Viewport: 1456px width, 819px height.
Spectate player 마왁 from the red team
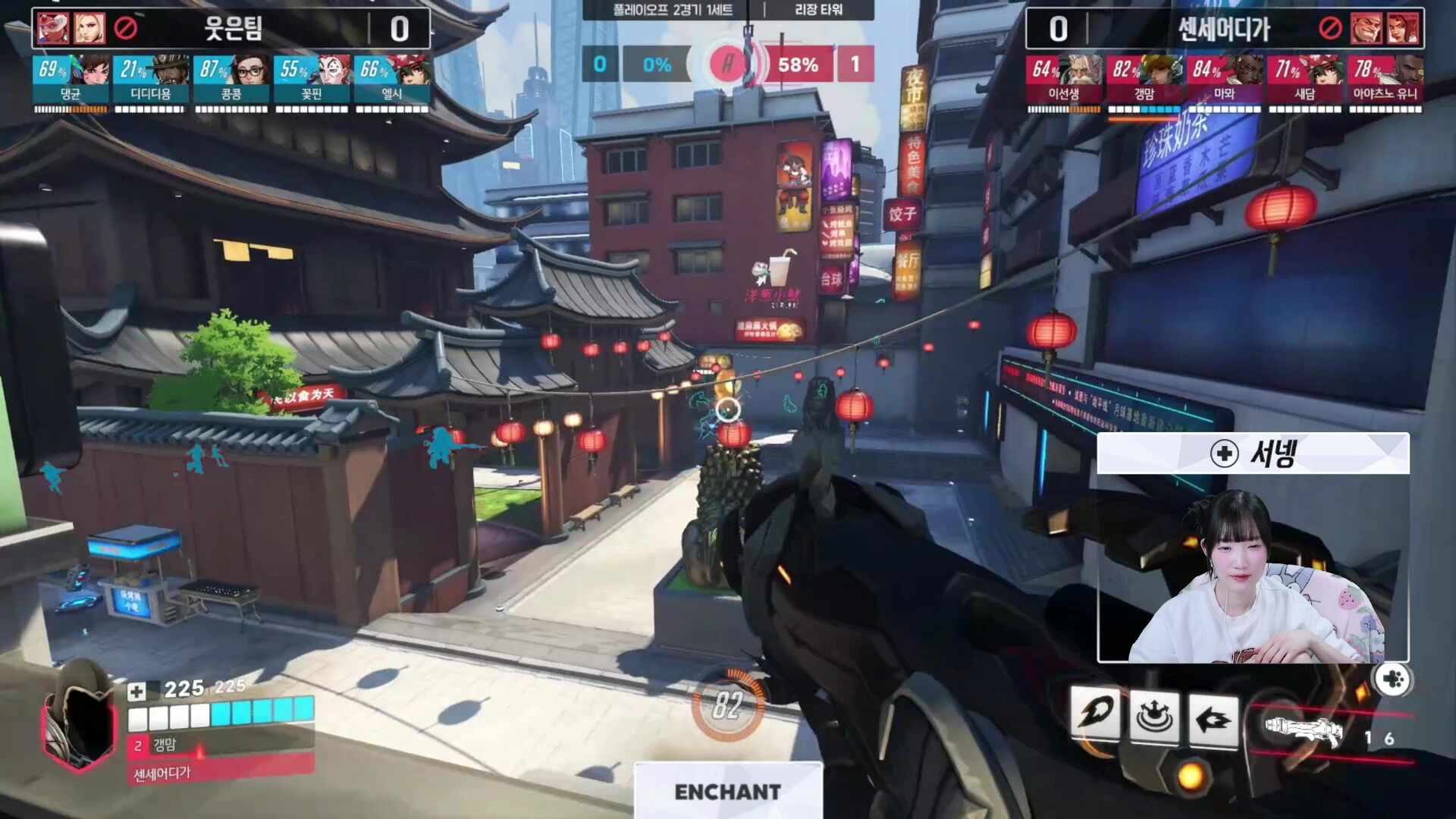1224,79
